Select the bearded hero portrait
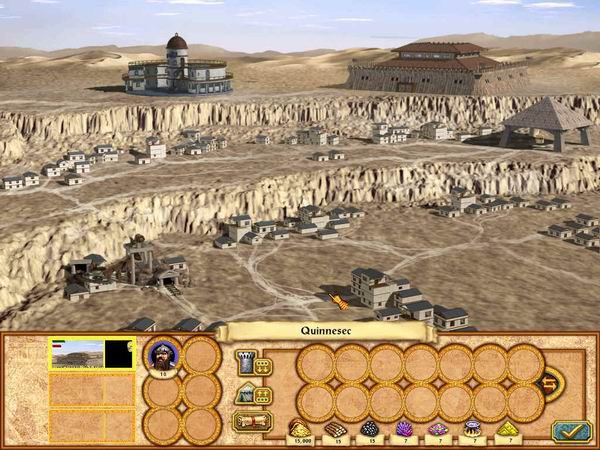The image size is (600, 450). (163, 353)
